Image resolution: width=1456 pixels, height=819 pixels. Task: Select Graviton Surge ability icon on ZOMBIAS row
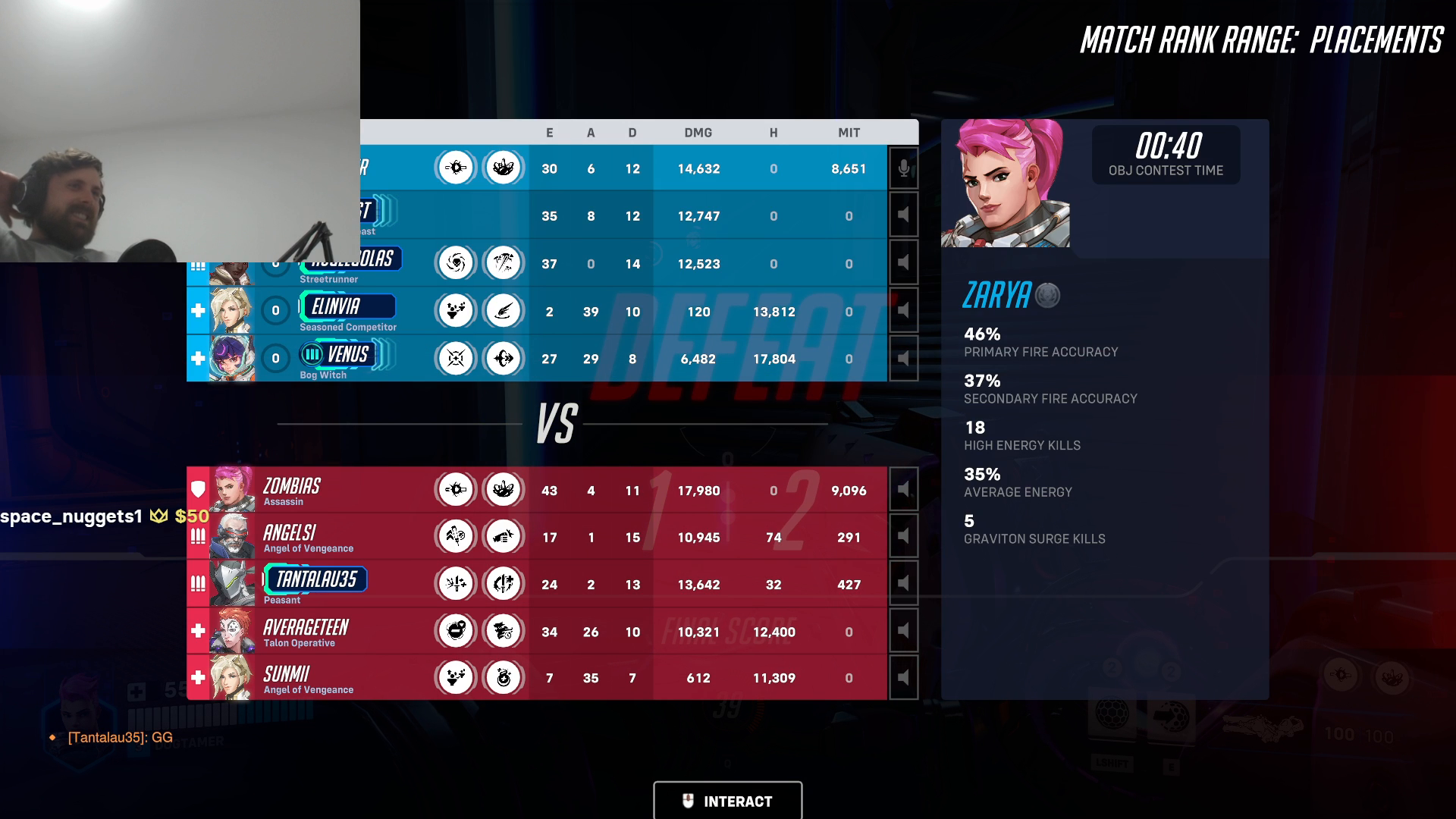(x=503, y=489)
